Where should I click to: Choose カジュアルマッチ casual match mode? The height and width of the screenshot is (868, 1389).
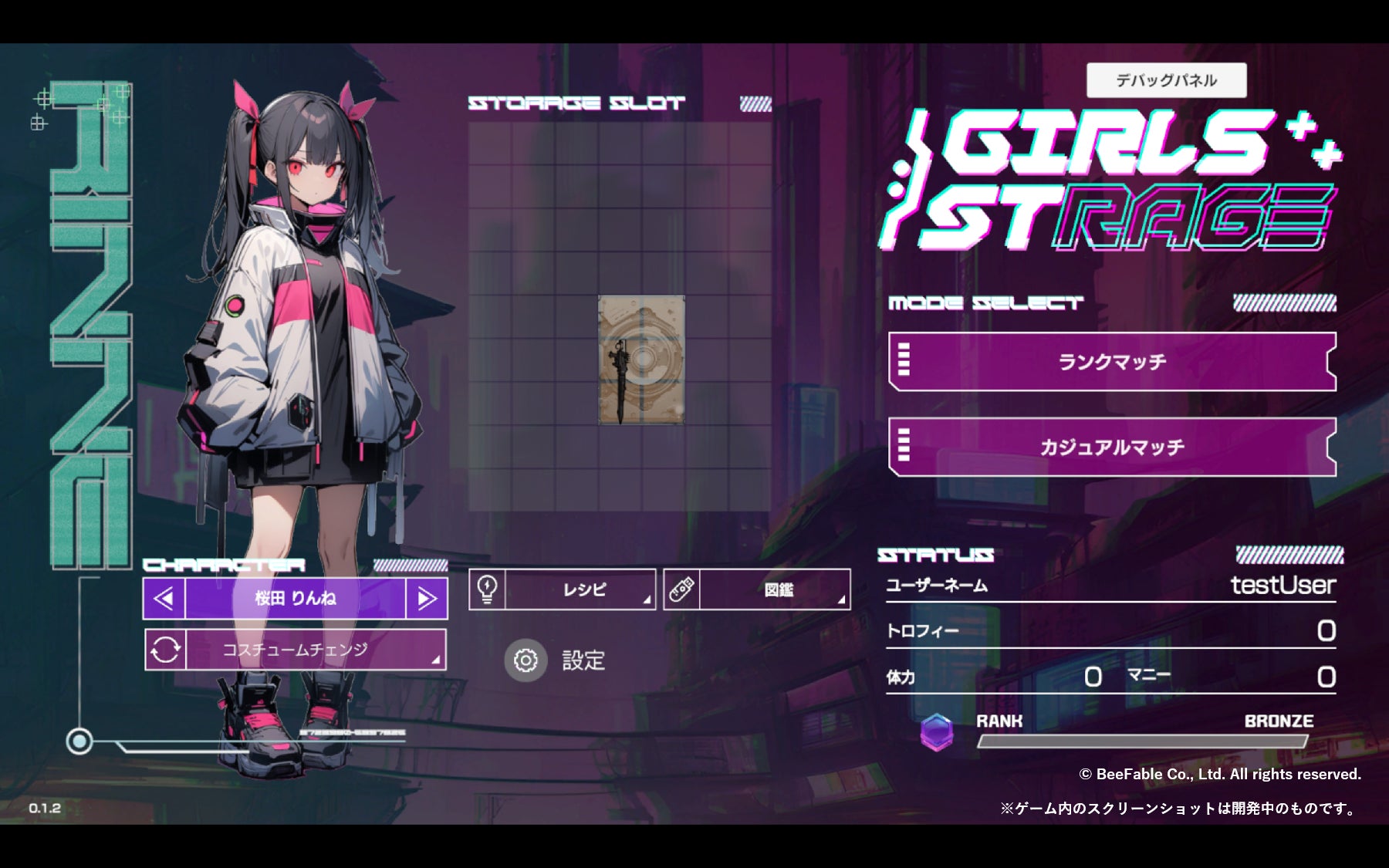(x=1112, y=447)
